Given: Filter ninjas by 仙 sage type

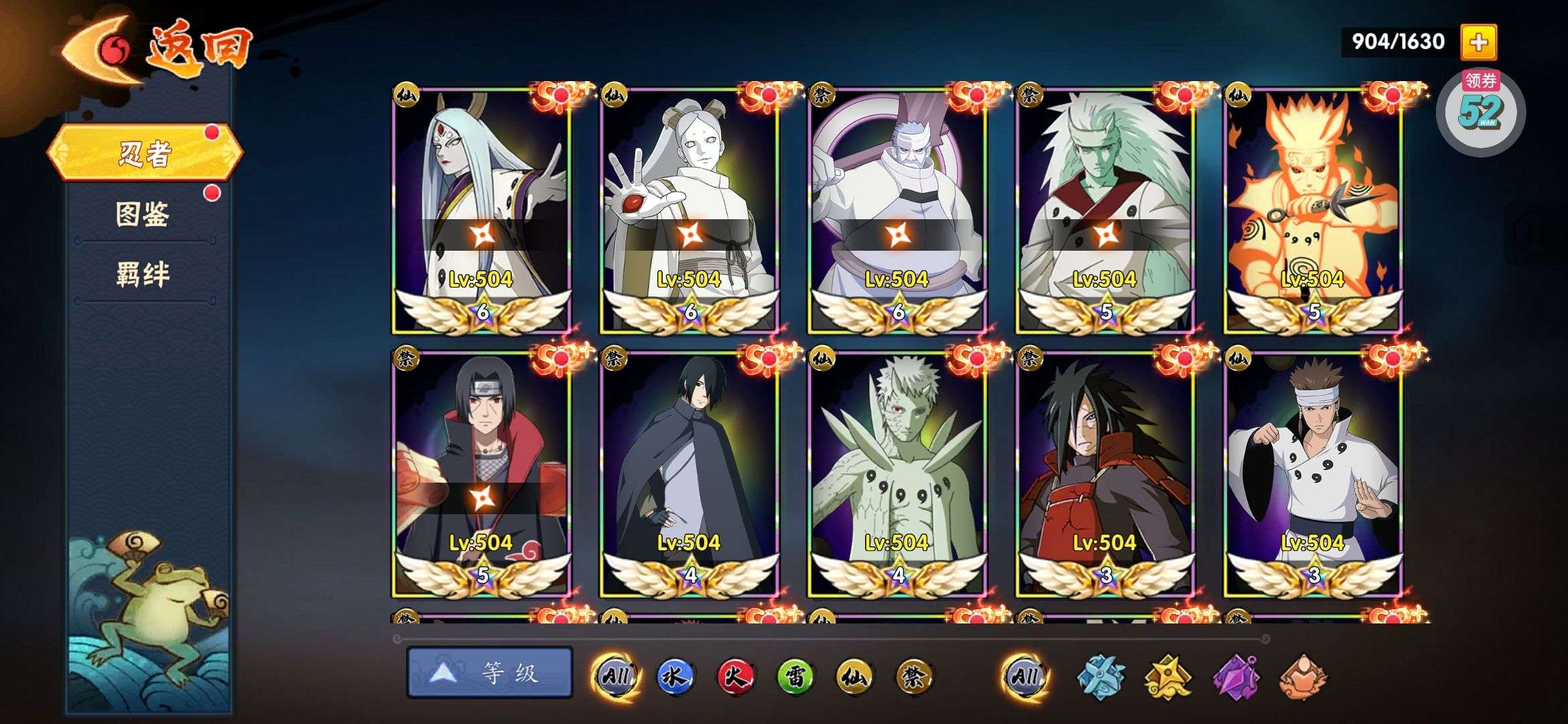Looking at the screenshot, I should [x=855, y=676].
